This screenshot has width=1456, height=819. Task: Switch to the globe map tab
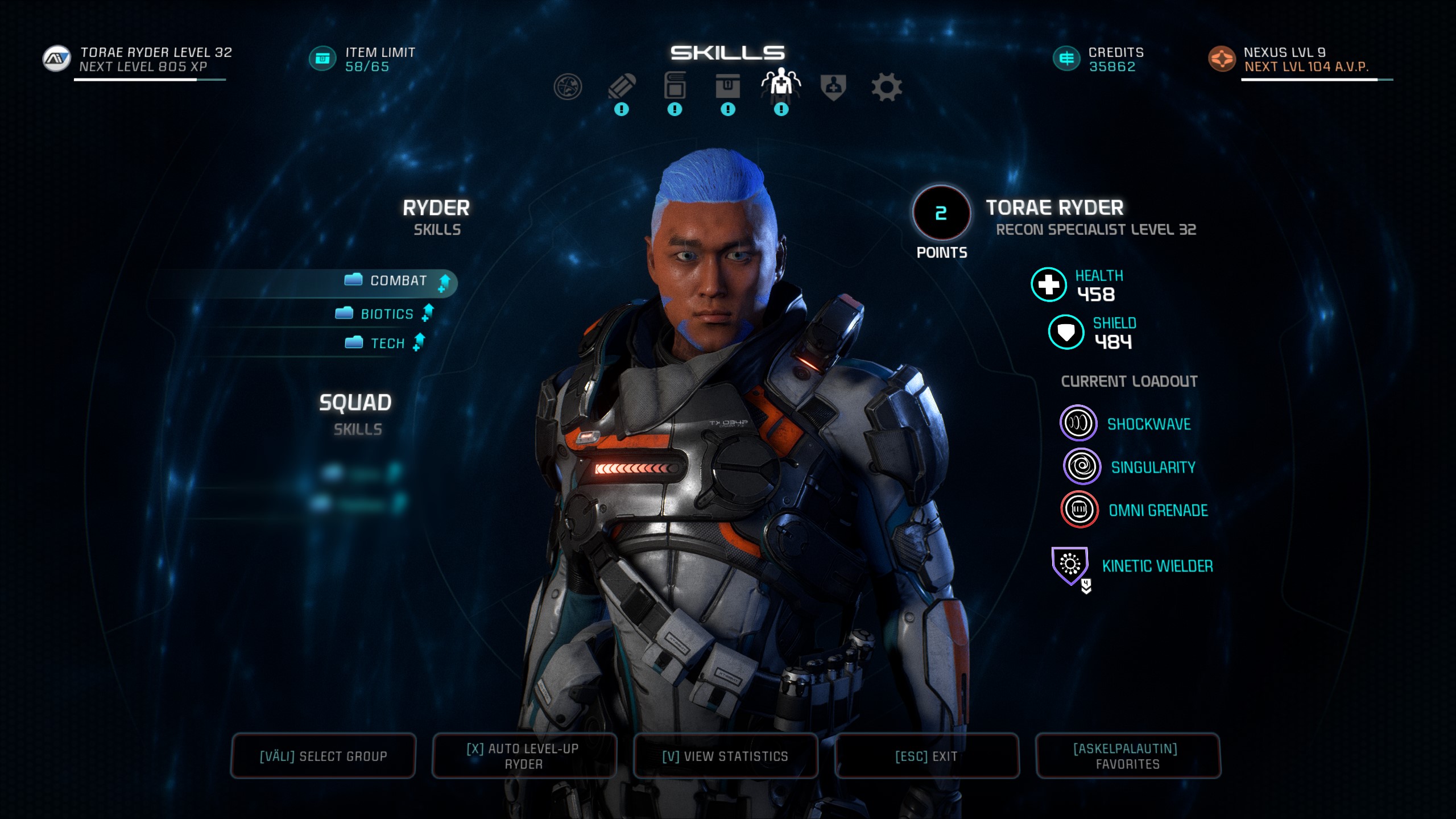[x=568, y=87]
